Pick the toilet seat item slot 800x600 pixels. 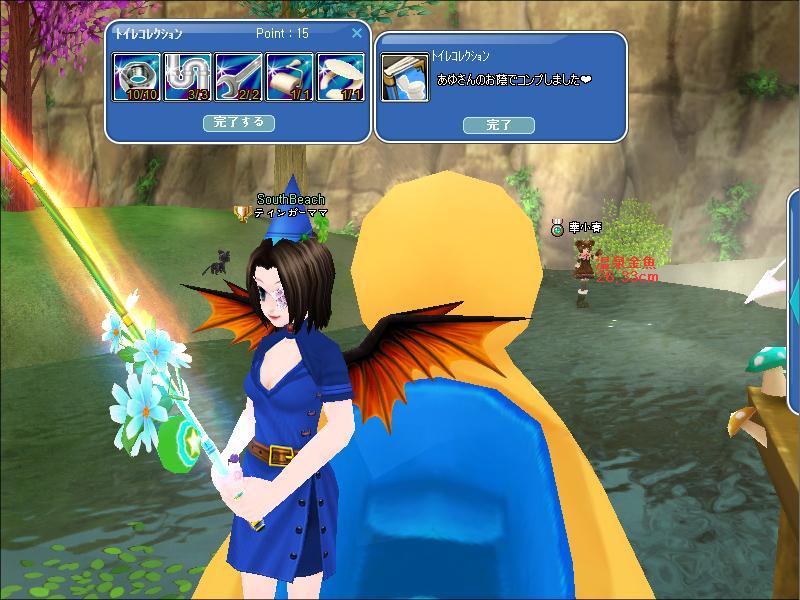(x=341, y=78)
